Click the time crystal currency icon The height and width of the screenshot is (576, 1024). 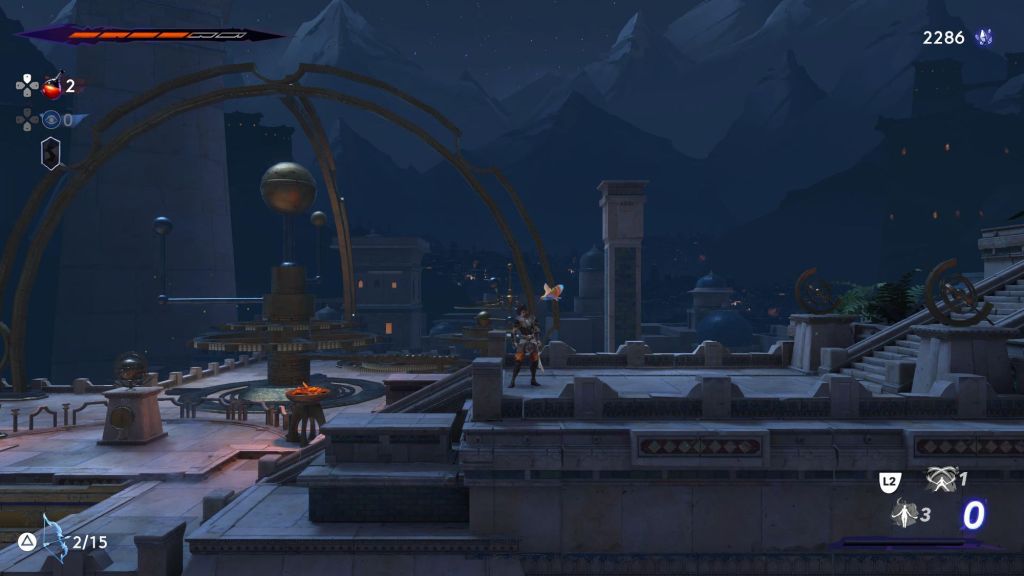point(985,38)
